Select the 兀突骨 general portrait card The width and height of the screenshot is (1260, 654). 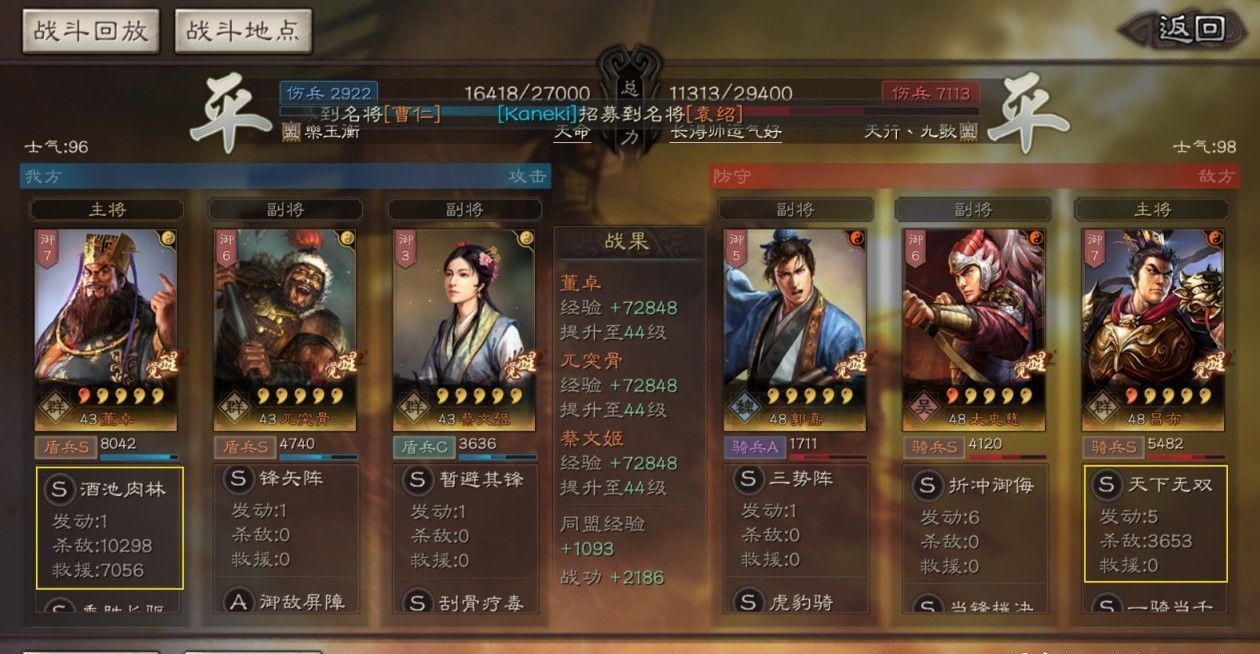[x=285, y=327]
